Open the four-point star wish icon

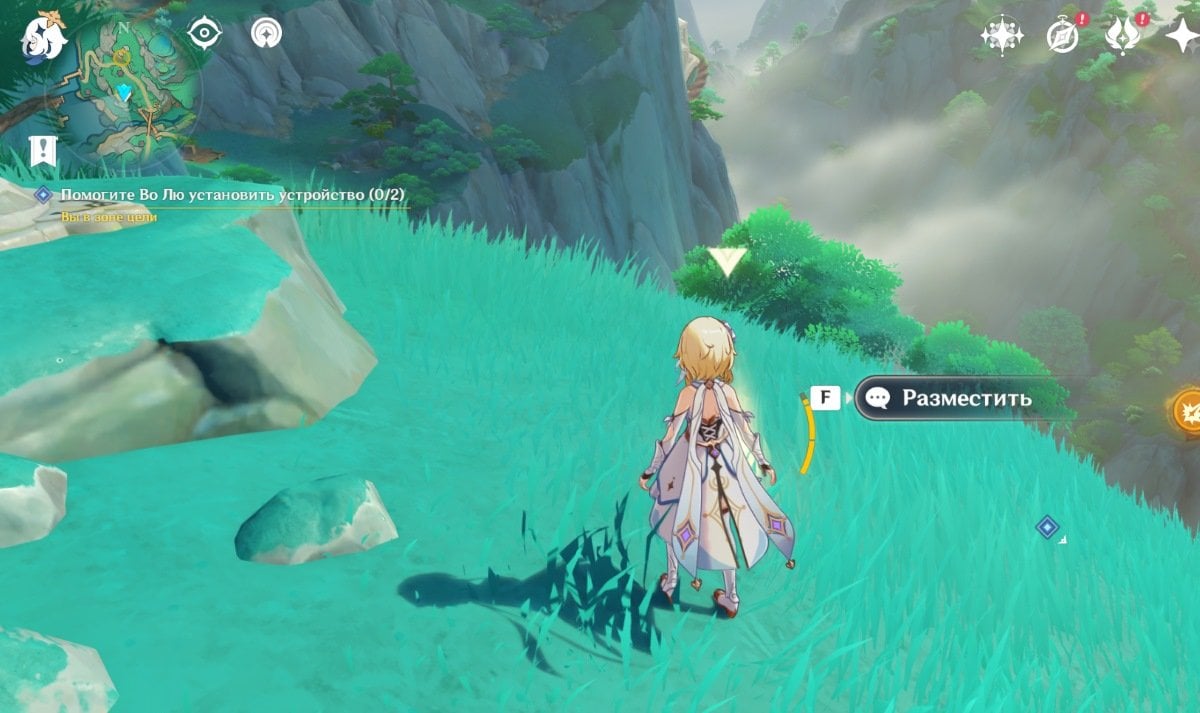tap(1182, 36)
